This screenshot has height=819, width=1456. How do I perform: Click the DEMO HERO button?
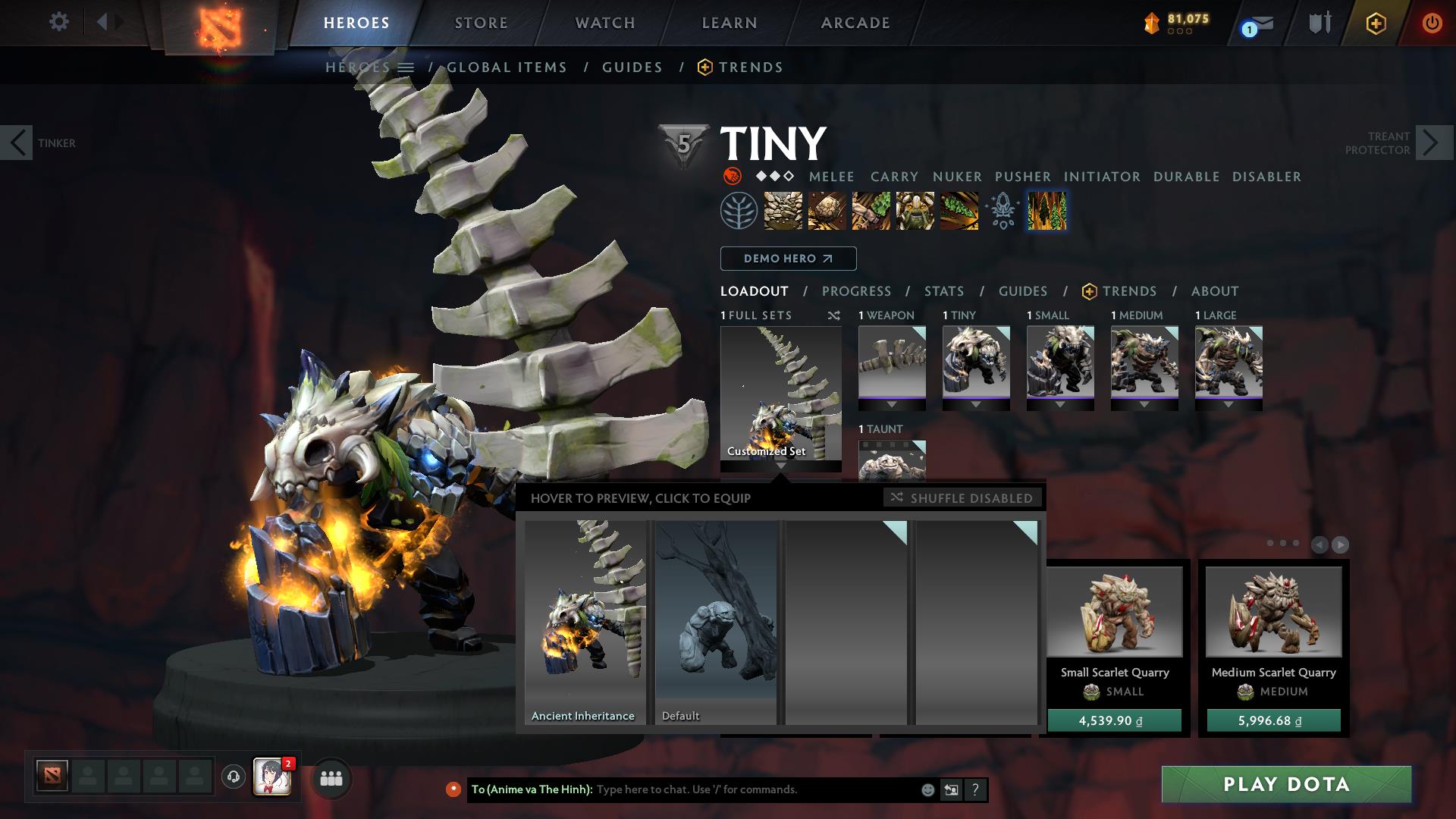point(787,259)
